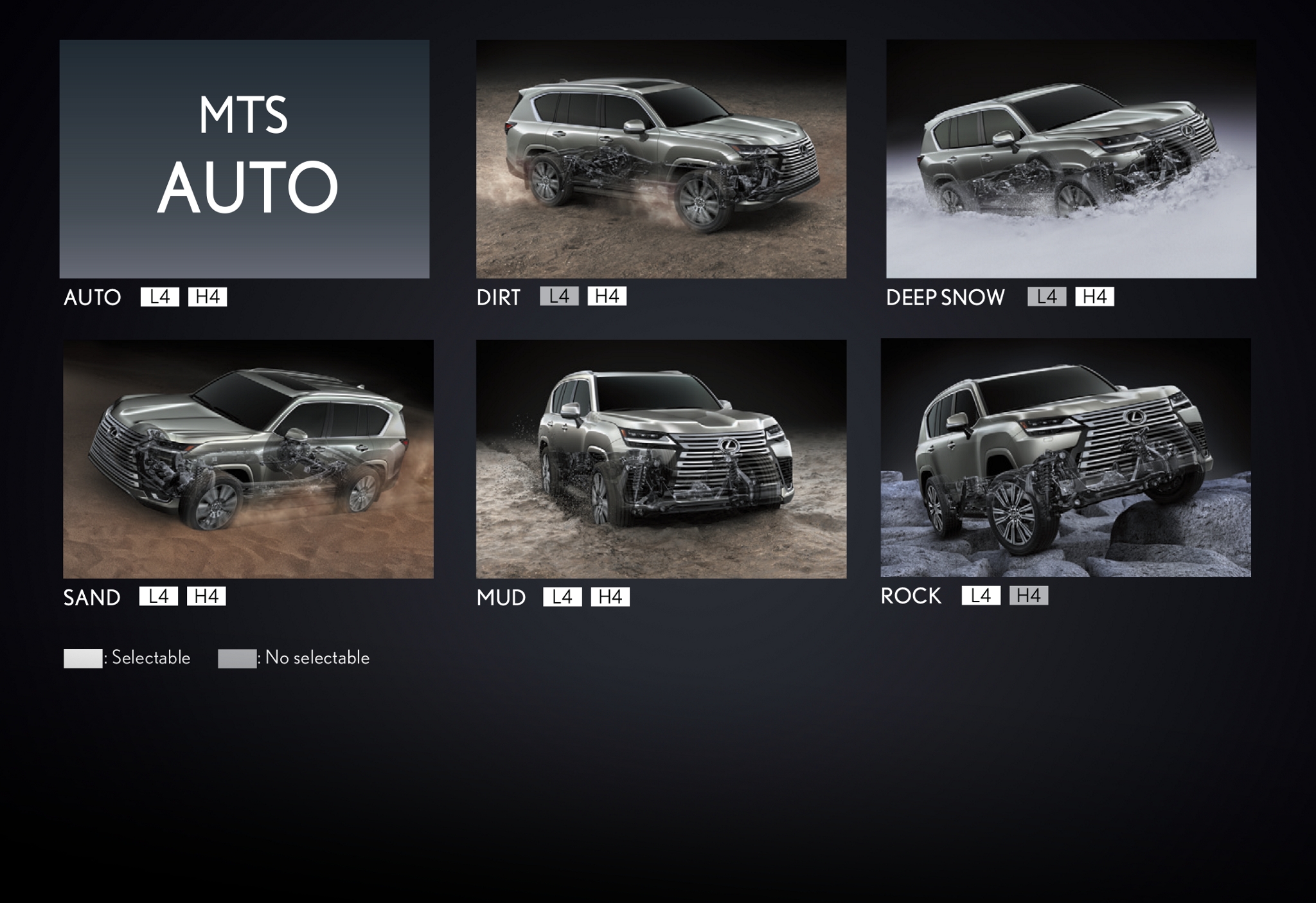
Task: Pick the L4 badge for MUD
Action: 562,597
